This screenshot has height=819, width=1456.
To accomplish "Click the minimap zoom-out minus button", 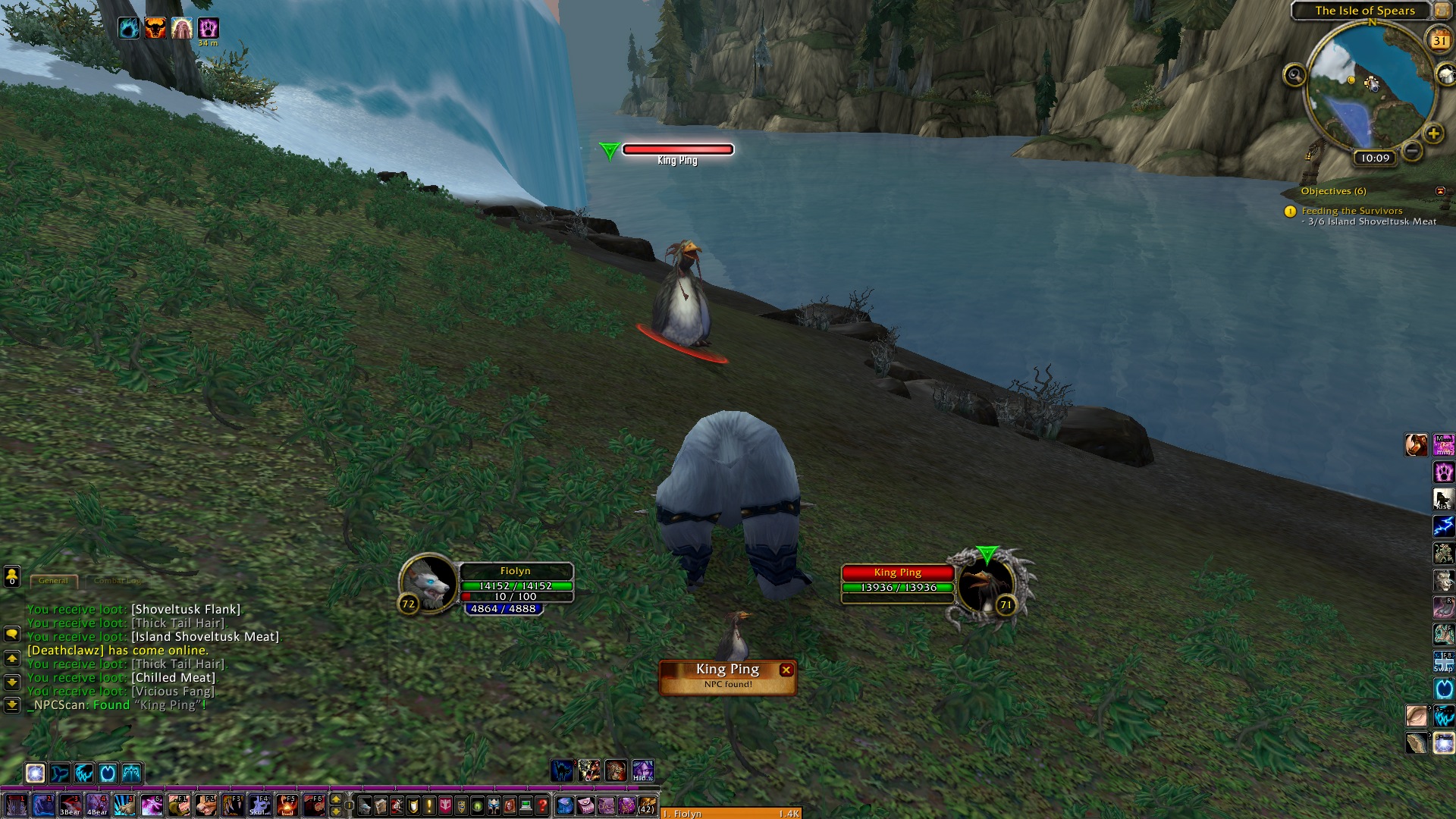I will click(1412, 151).
